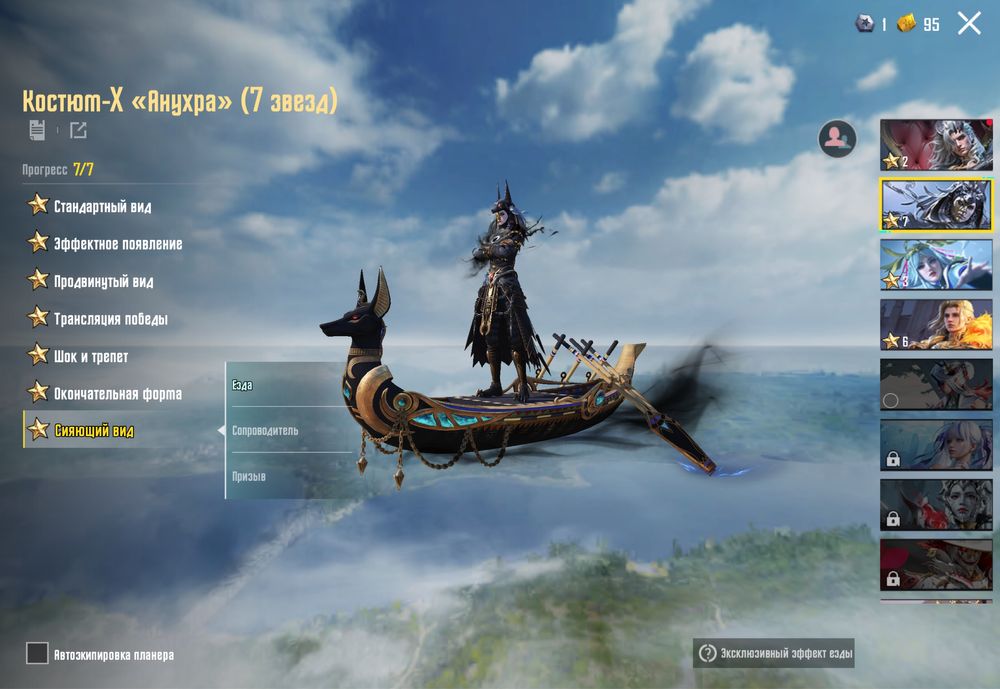
Task: Select the «Стандартный вид» star level
Action: click(102, 206)
